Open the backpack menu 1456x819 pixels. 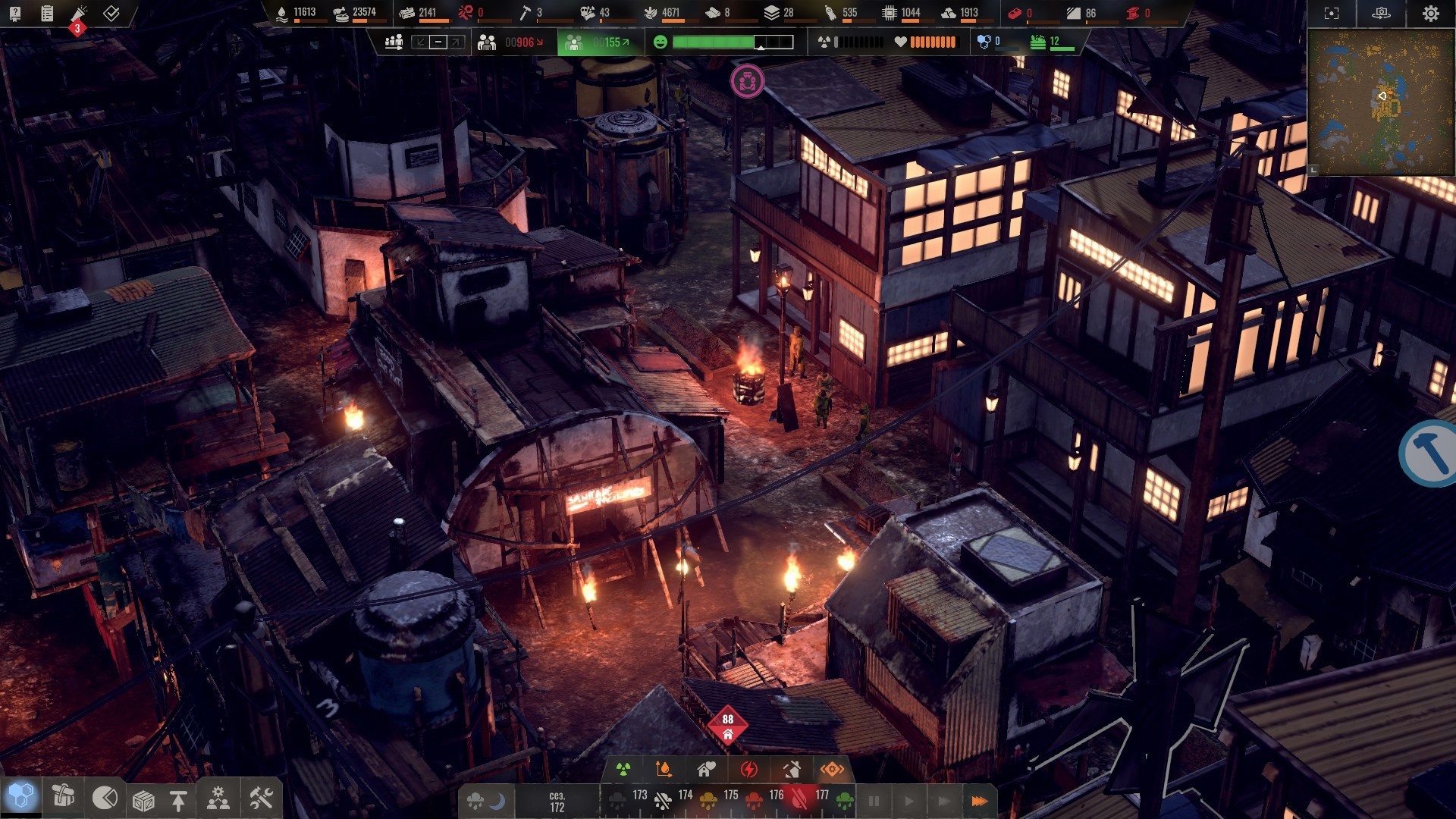pyautogui.click(x=63, y=797)
